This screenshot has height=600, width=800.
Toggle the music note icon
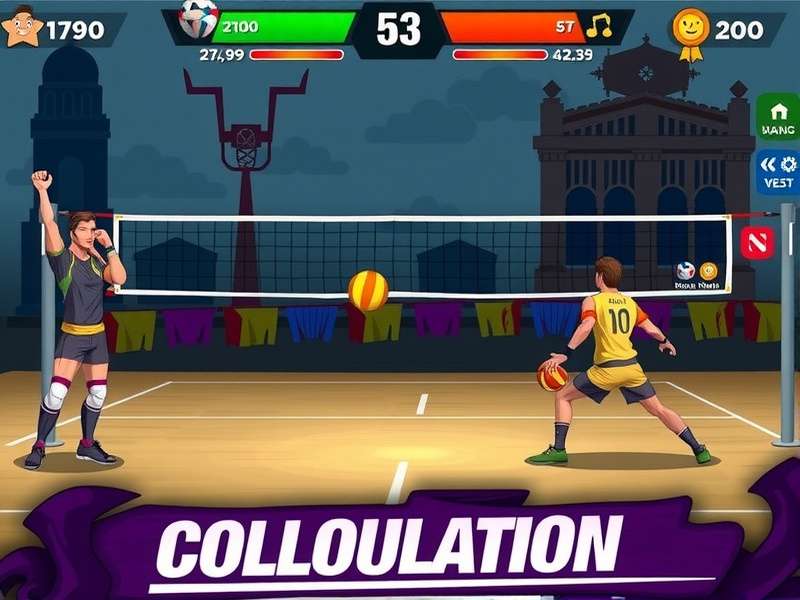[x=599, y=26]
